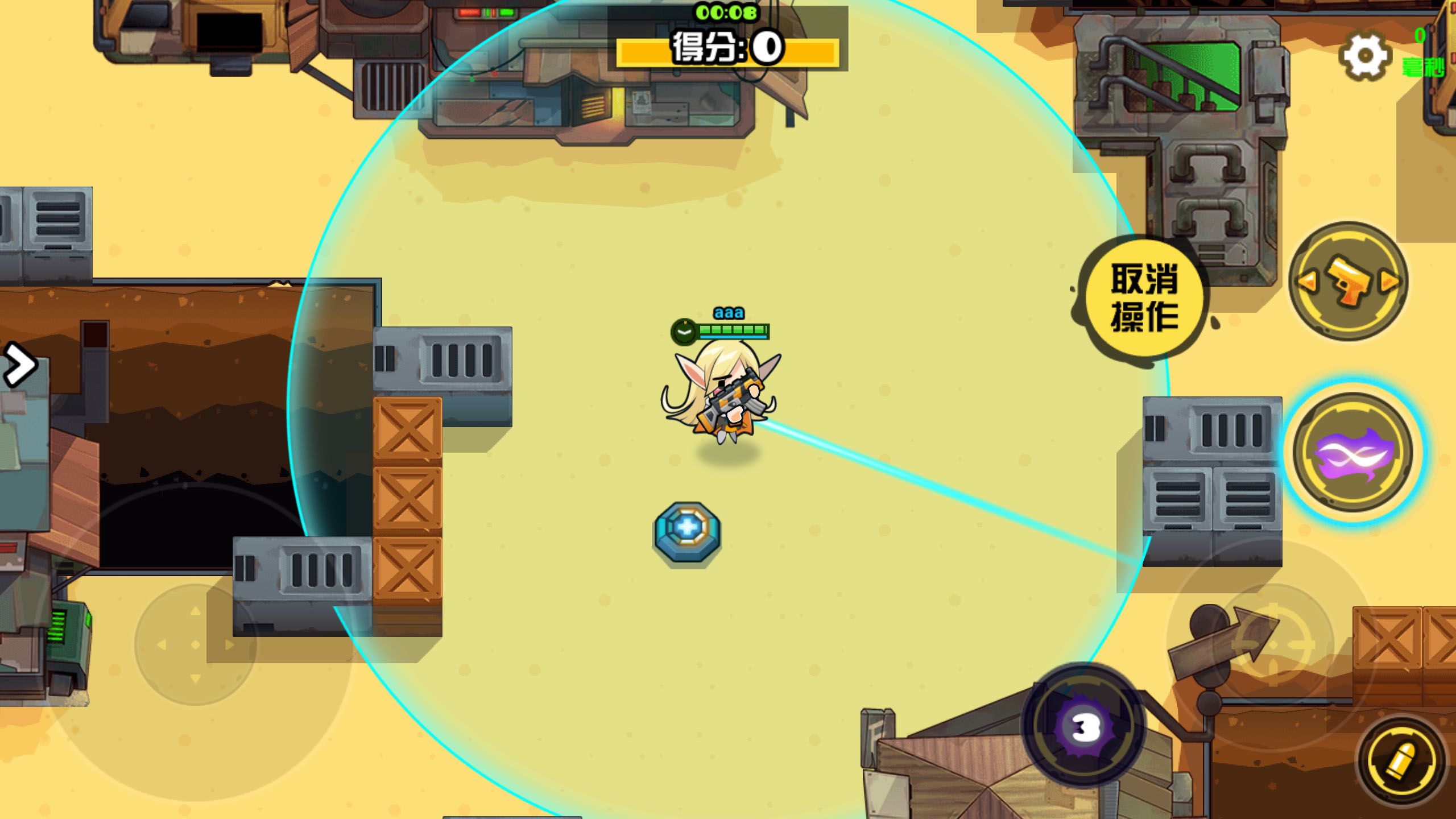
Task: Switch weapon using the pistol button
Action: click(1348, 282)
